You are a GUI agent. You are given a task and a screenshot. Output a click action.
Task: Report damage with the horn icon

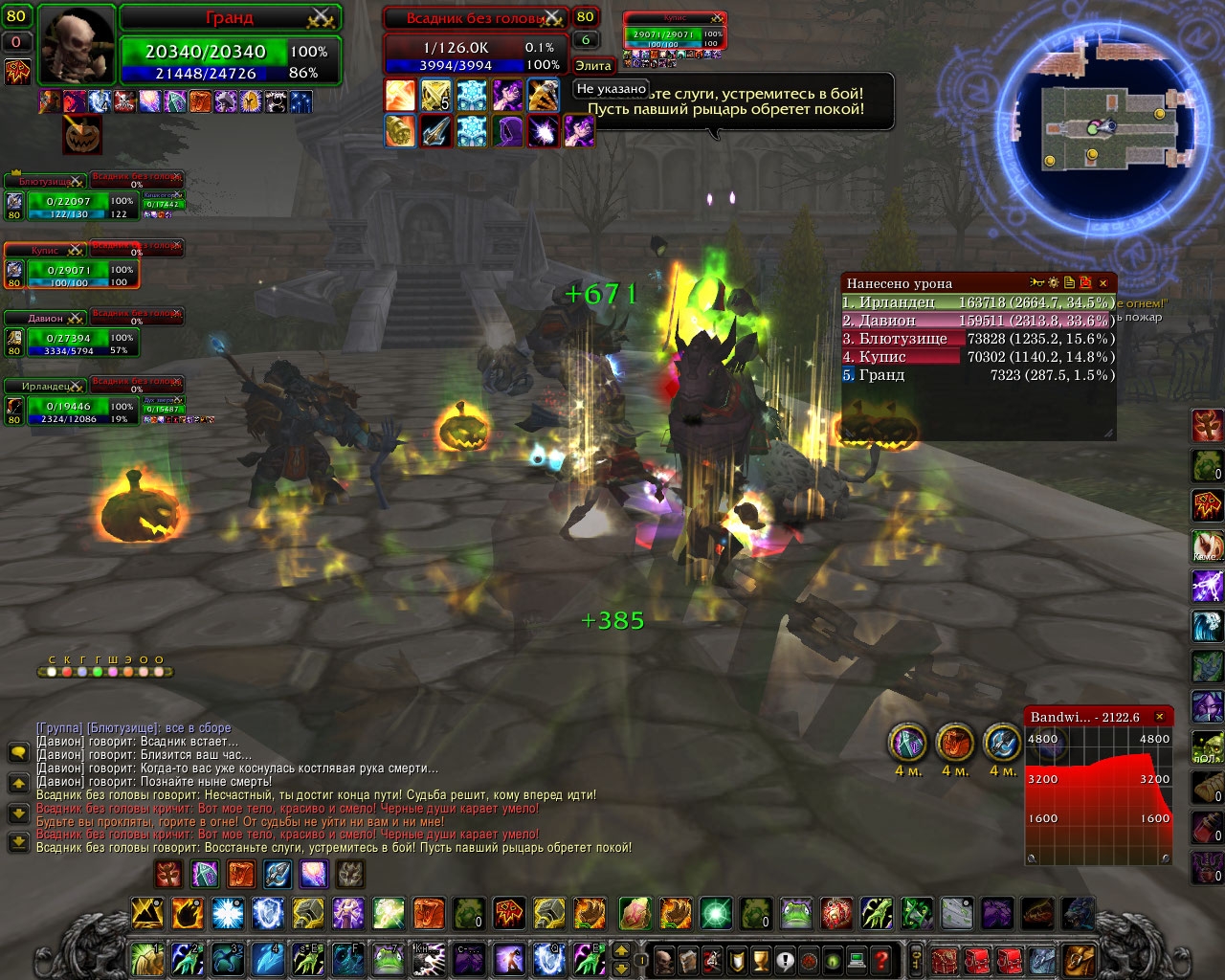(x=1037, y=283)
